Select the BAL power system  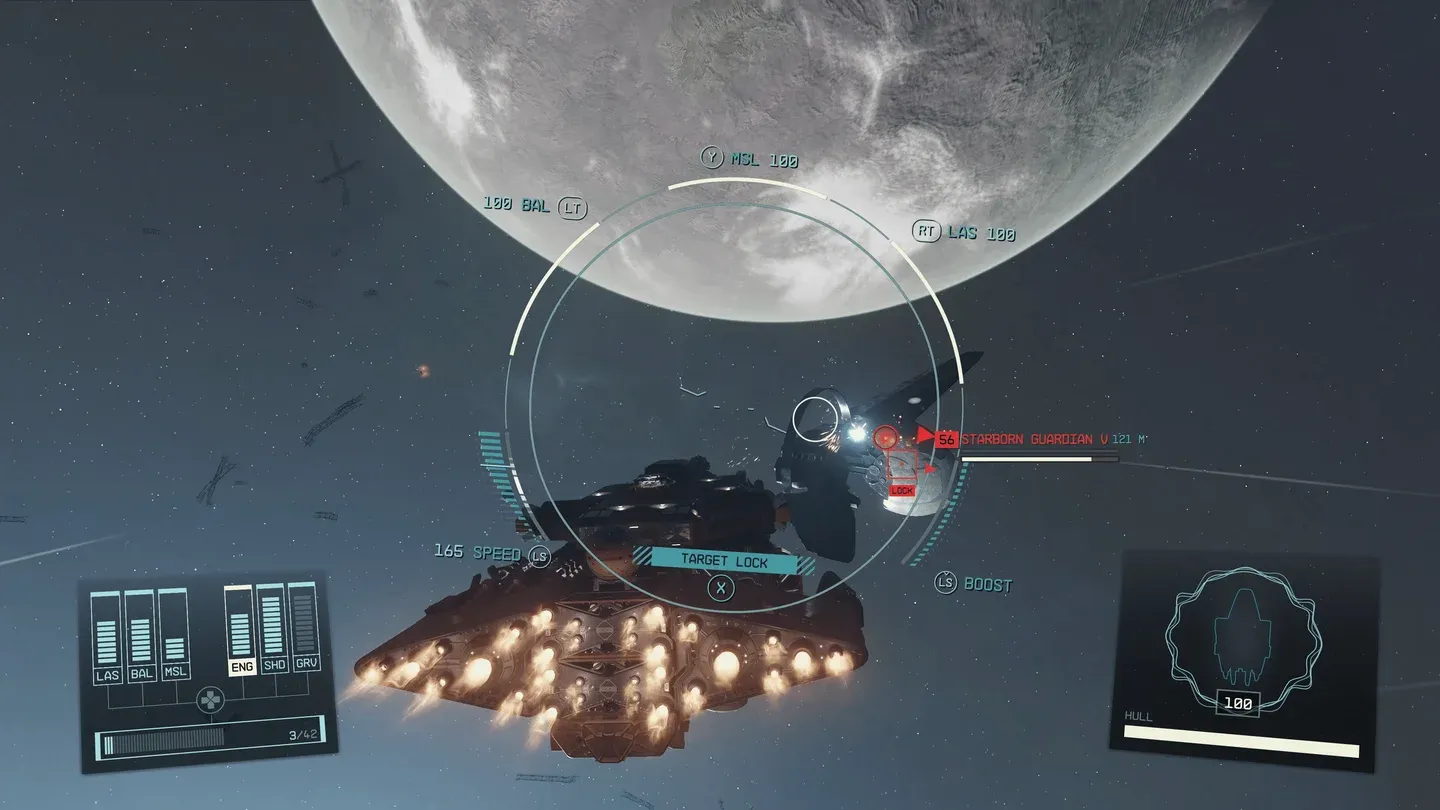tap(141, 673)
